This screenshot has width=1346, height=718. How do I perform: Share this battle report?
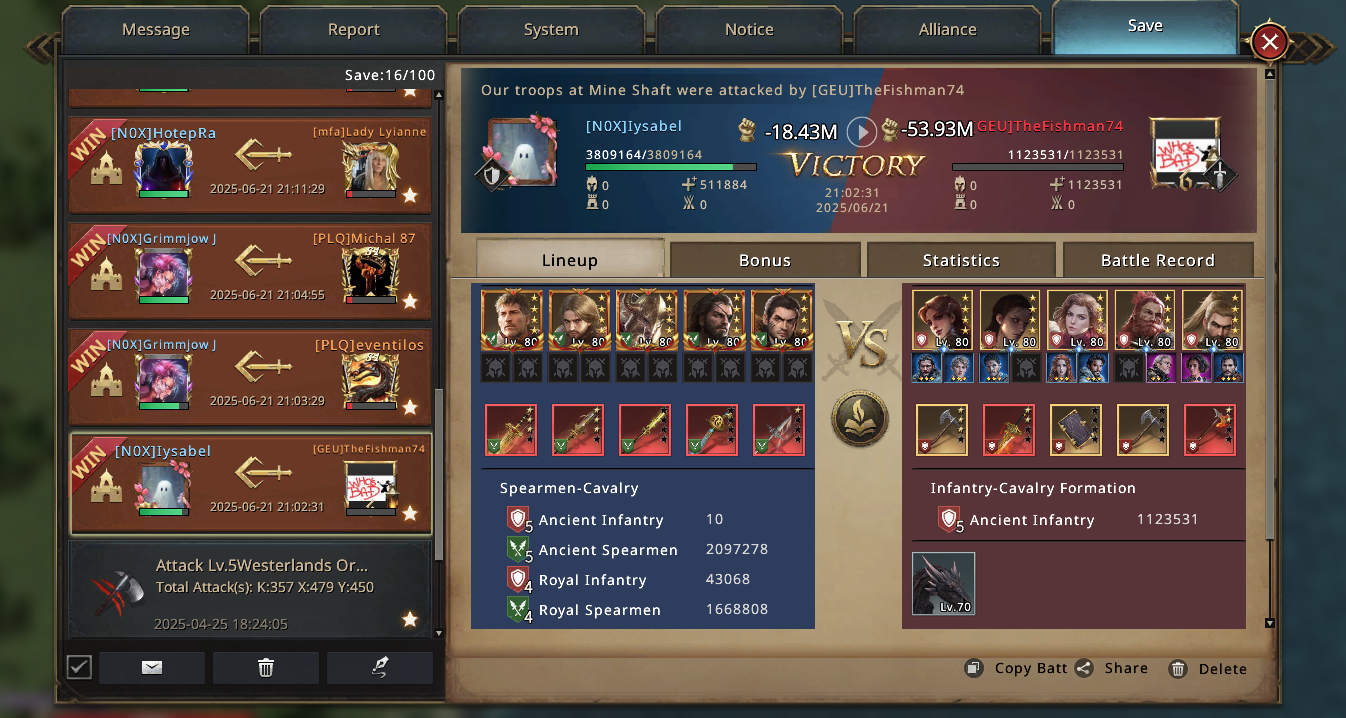1113,669
